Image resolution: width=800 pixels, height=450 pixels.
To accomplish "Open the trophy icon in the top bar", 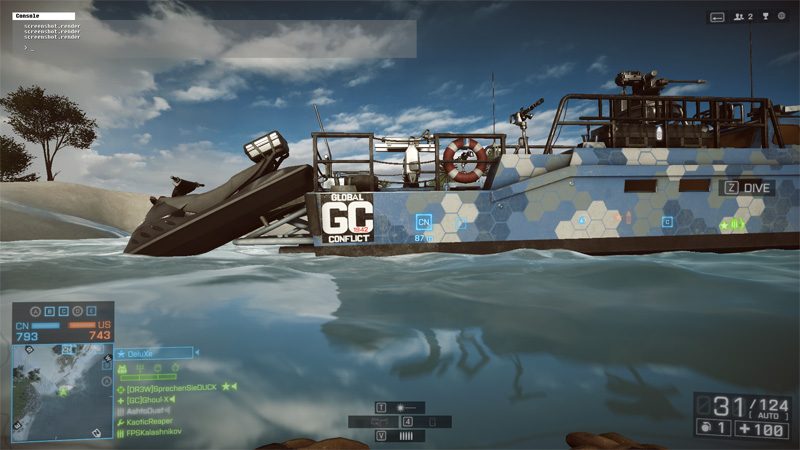I will [x=764, y=17].
